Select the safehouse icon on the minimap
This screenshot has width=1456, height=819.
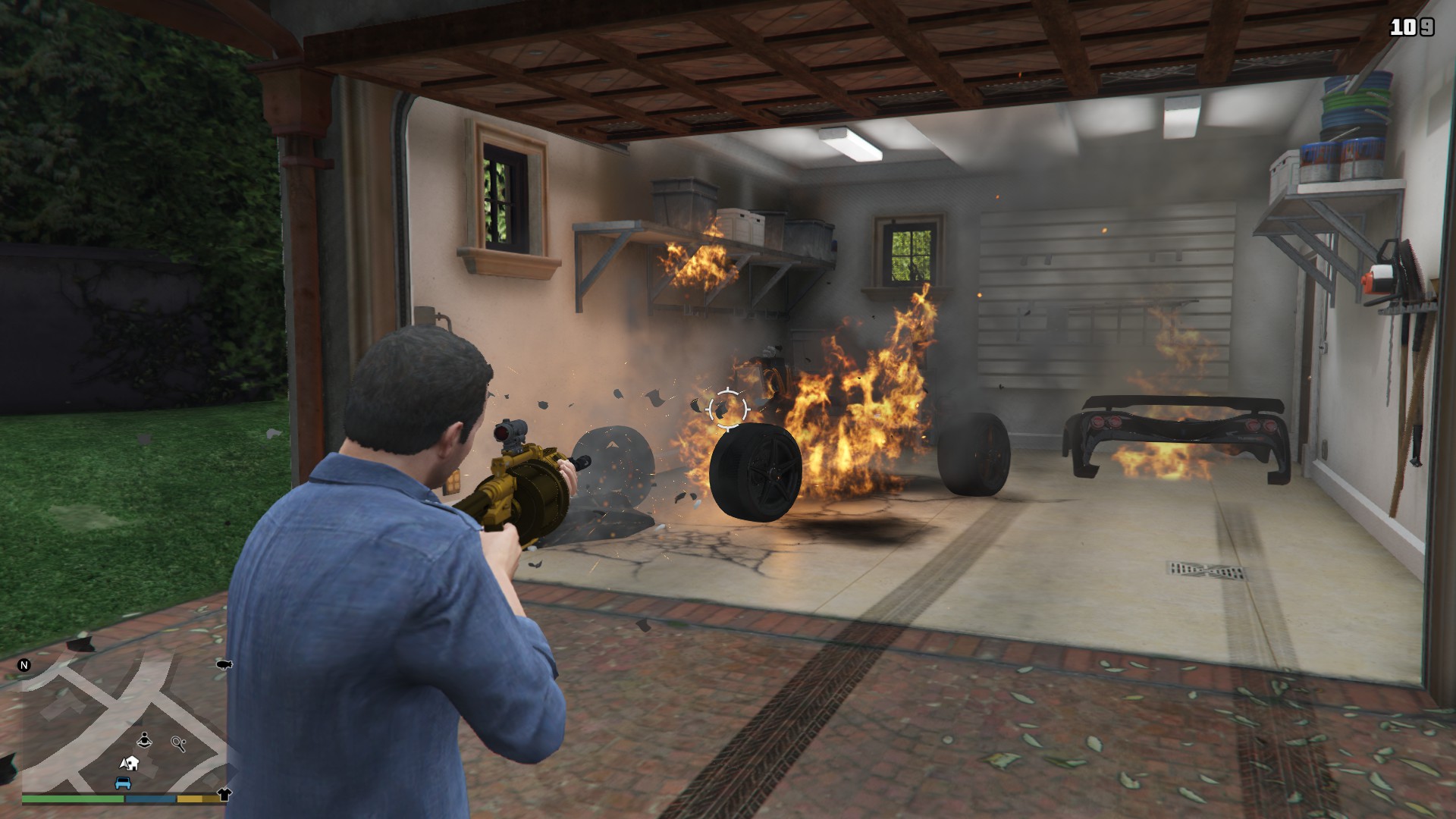[x=134, y=764]
